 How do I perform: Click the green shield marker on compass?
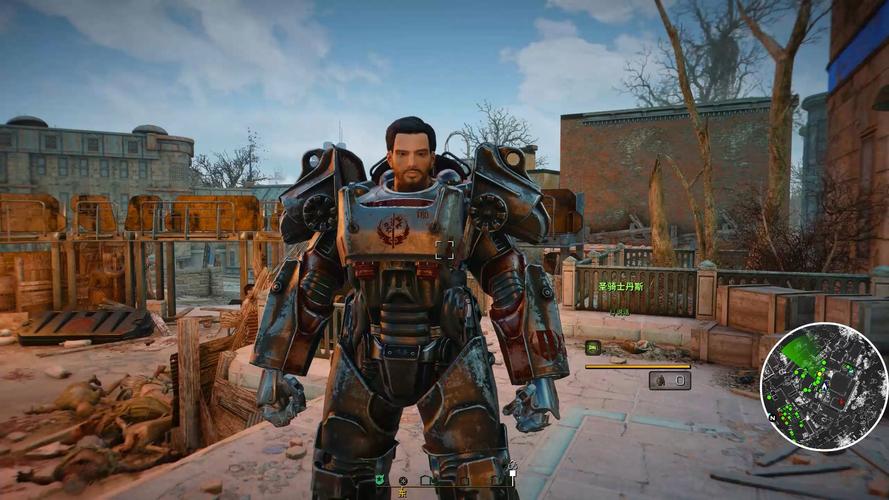[x=381, y=479]
